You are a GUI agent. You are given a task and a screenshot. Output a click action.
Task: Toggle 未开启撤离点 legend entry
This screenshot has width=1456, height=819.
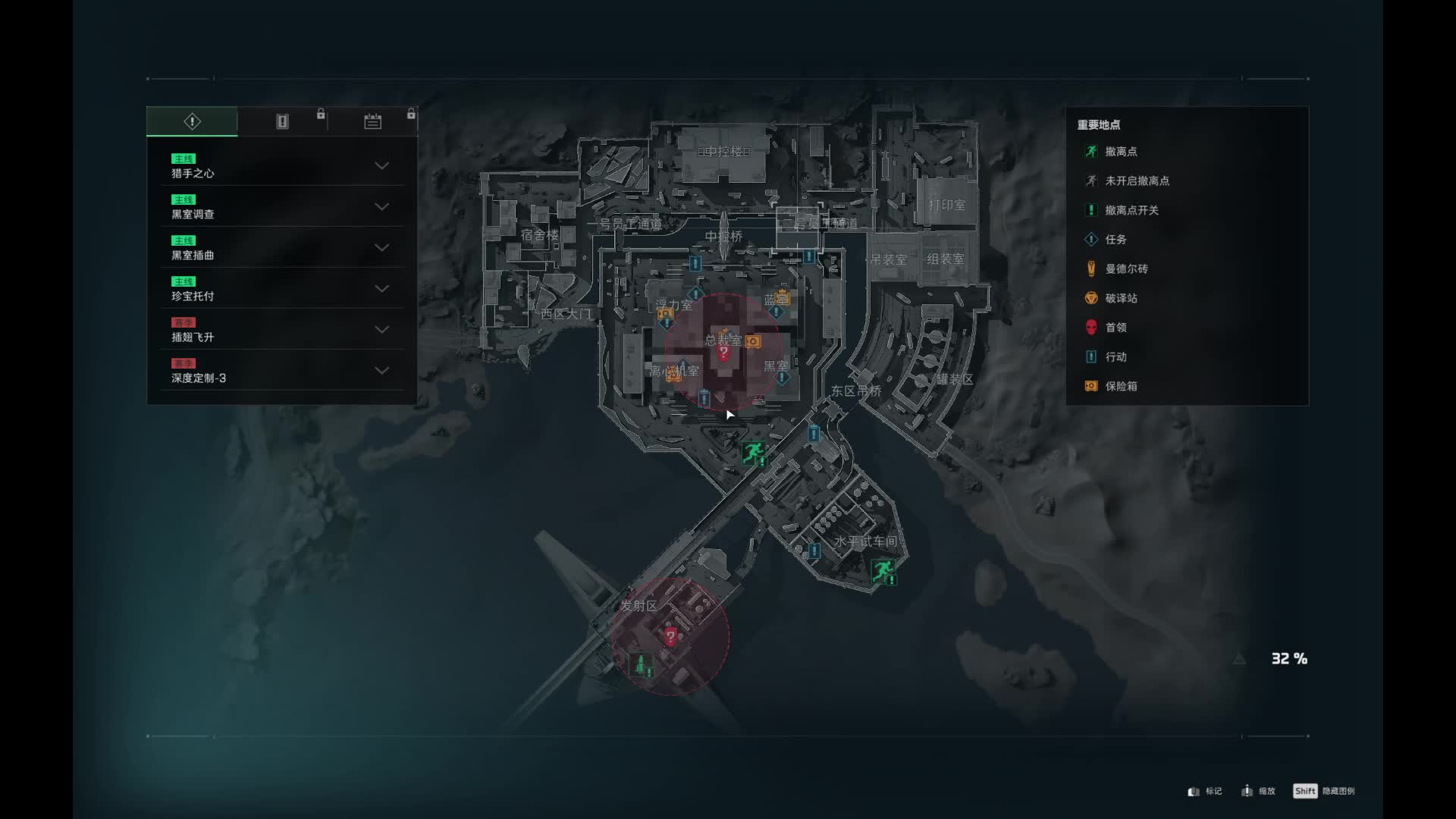click(x=1136, y=181)
